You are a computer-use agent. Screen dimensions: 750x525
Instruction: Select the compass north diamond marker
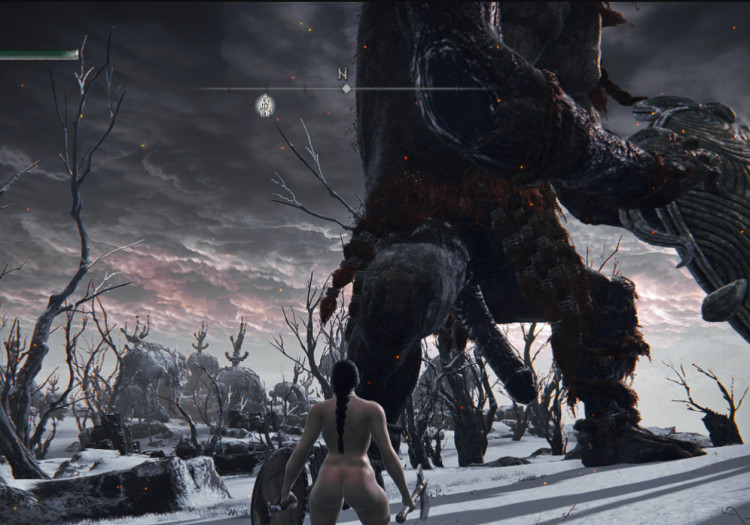click(345, 88)
